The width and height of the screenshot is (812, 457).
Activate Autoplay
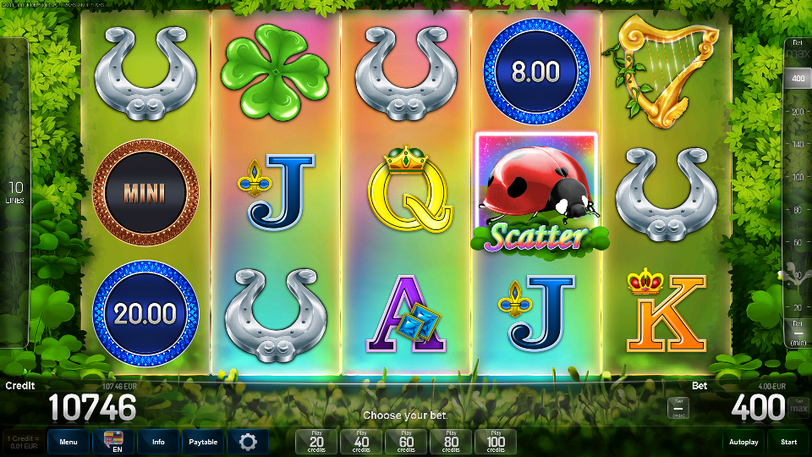(x=743, y=441)
